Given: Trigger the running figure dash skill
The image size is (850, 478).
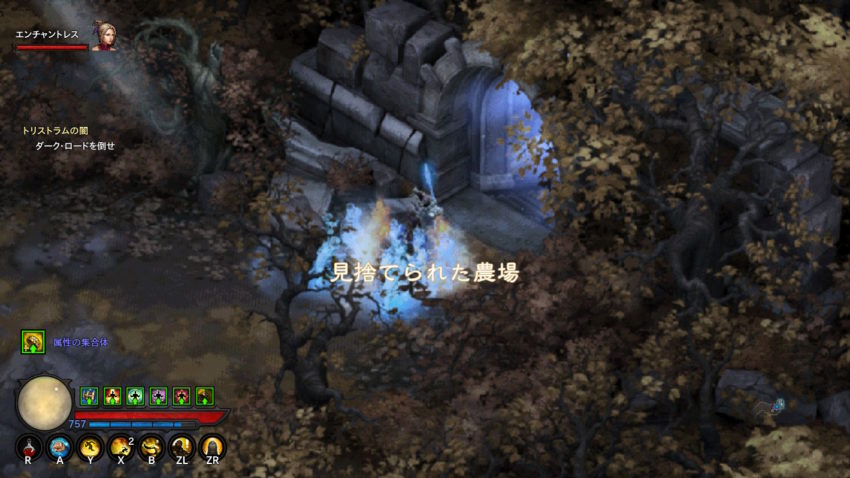Looking at the screenshot, I should 90,447.
